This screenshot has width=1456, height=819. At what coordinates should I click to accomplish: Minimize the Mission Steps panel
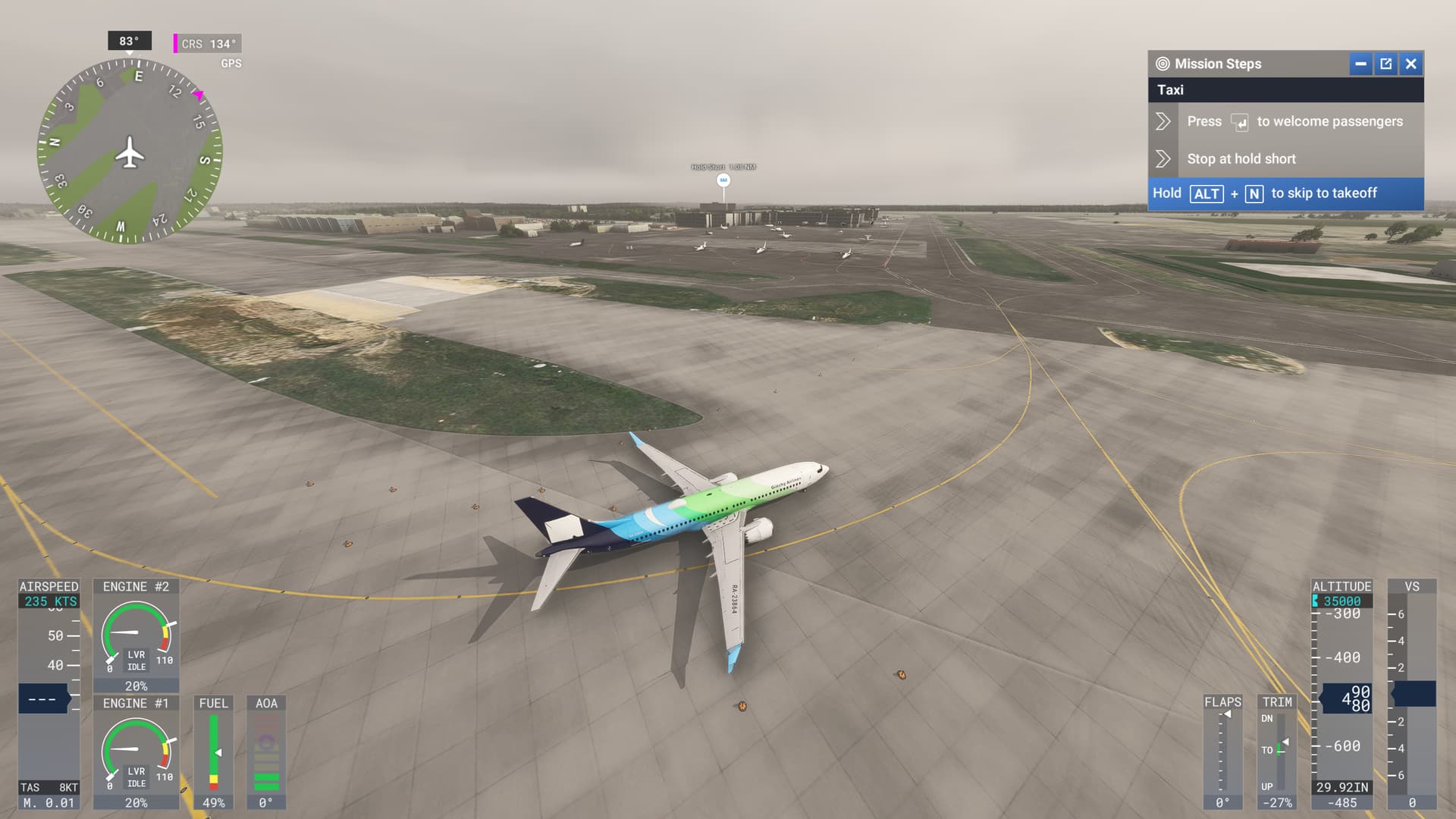coord(1360,64)
